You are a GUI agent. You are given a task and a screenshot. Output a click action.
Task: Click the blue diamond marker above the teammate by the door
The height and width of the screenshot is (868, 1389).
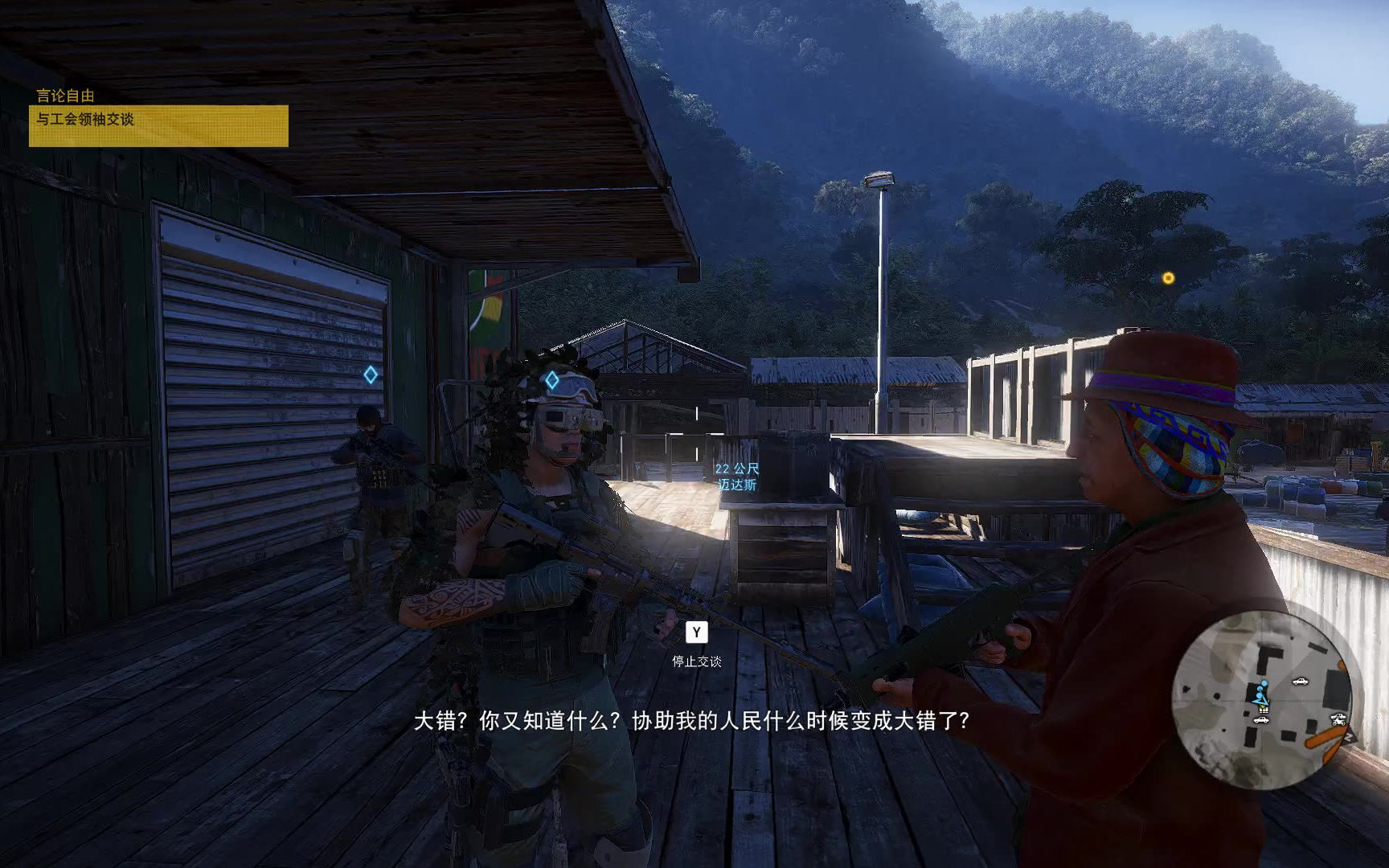tap(371, 373)
